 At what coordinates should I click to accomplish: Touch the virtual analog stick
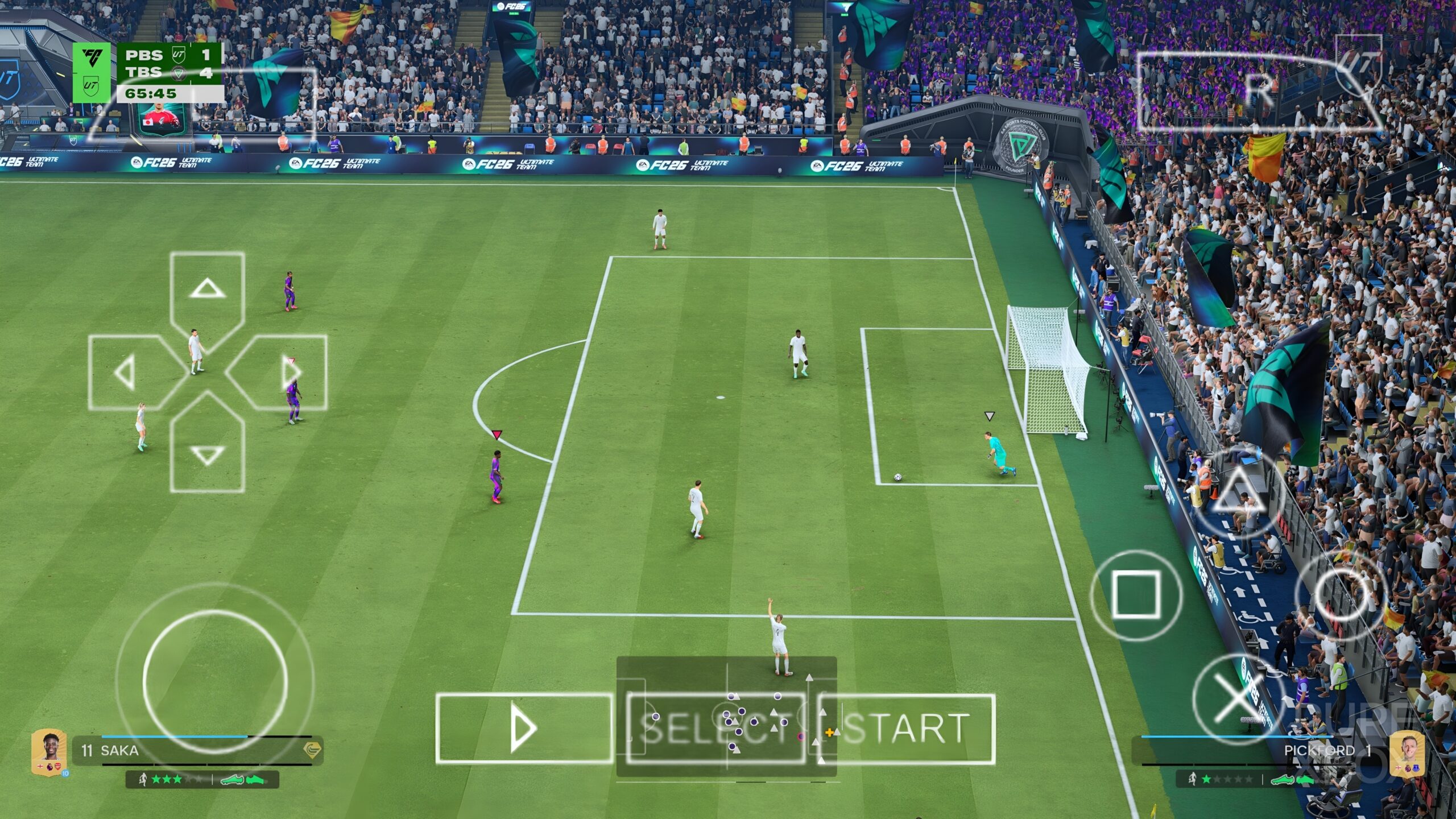point(215,682)
